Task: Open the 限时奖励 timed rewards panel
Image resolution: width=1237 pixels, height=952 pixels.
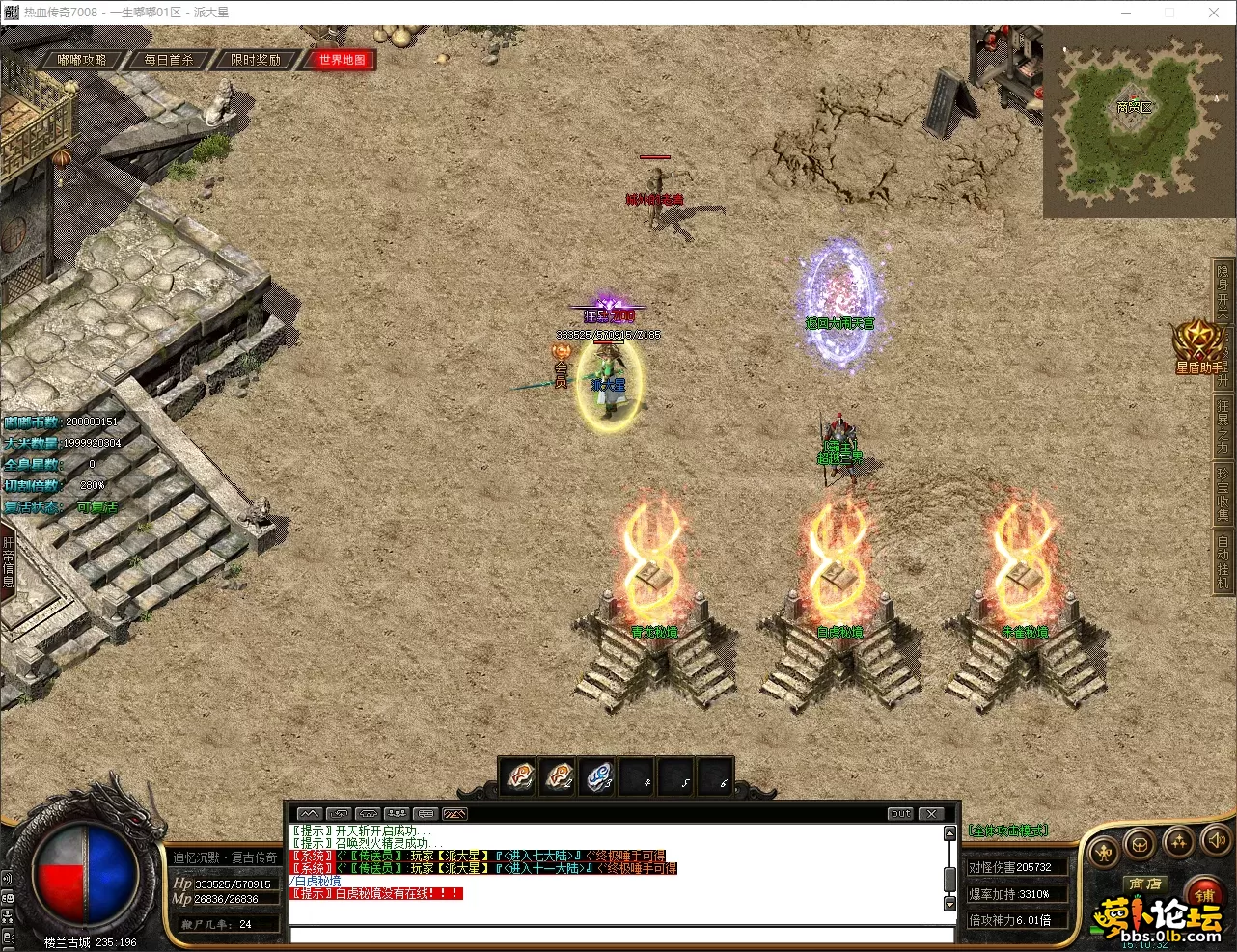Action: (256, 60)
